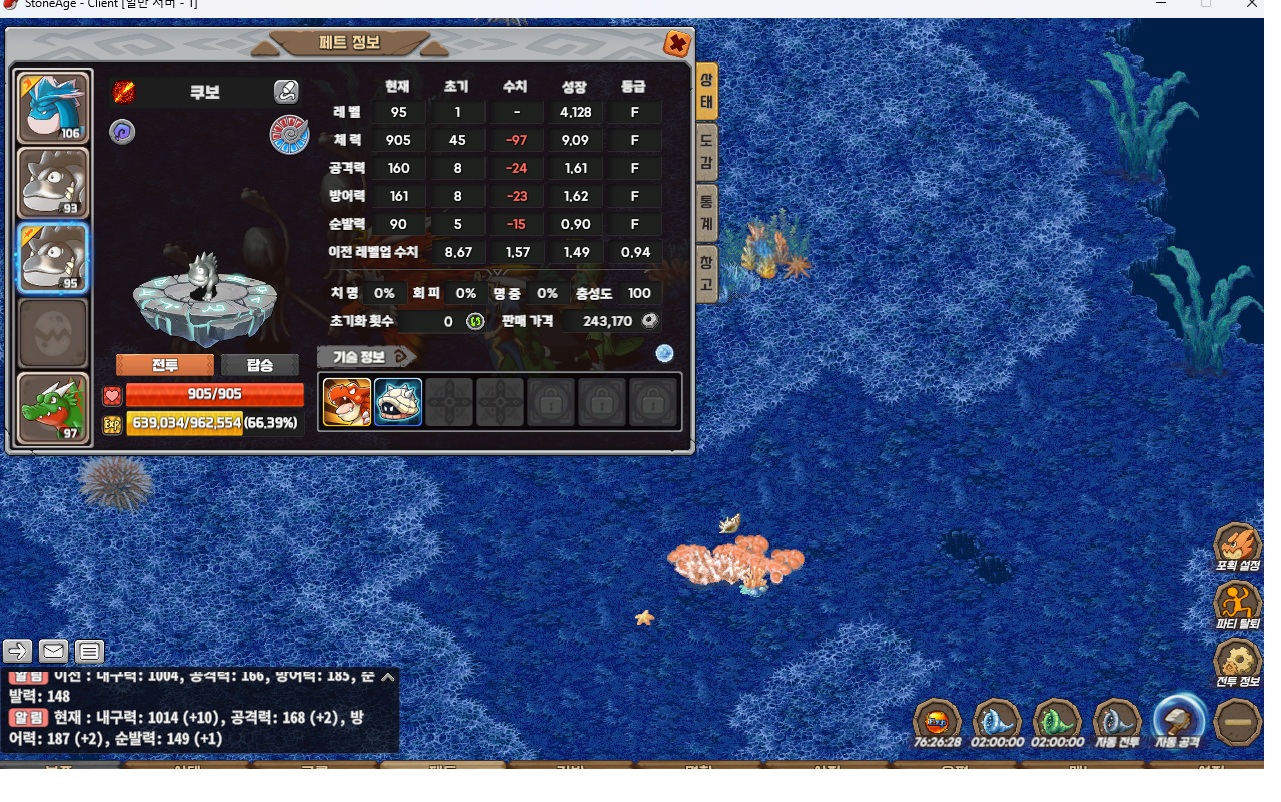
Task: Open the 기술 정보 skill info
Action: pos(365,356)
